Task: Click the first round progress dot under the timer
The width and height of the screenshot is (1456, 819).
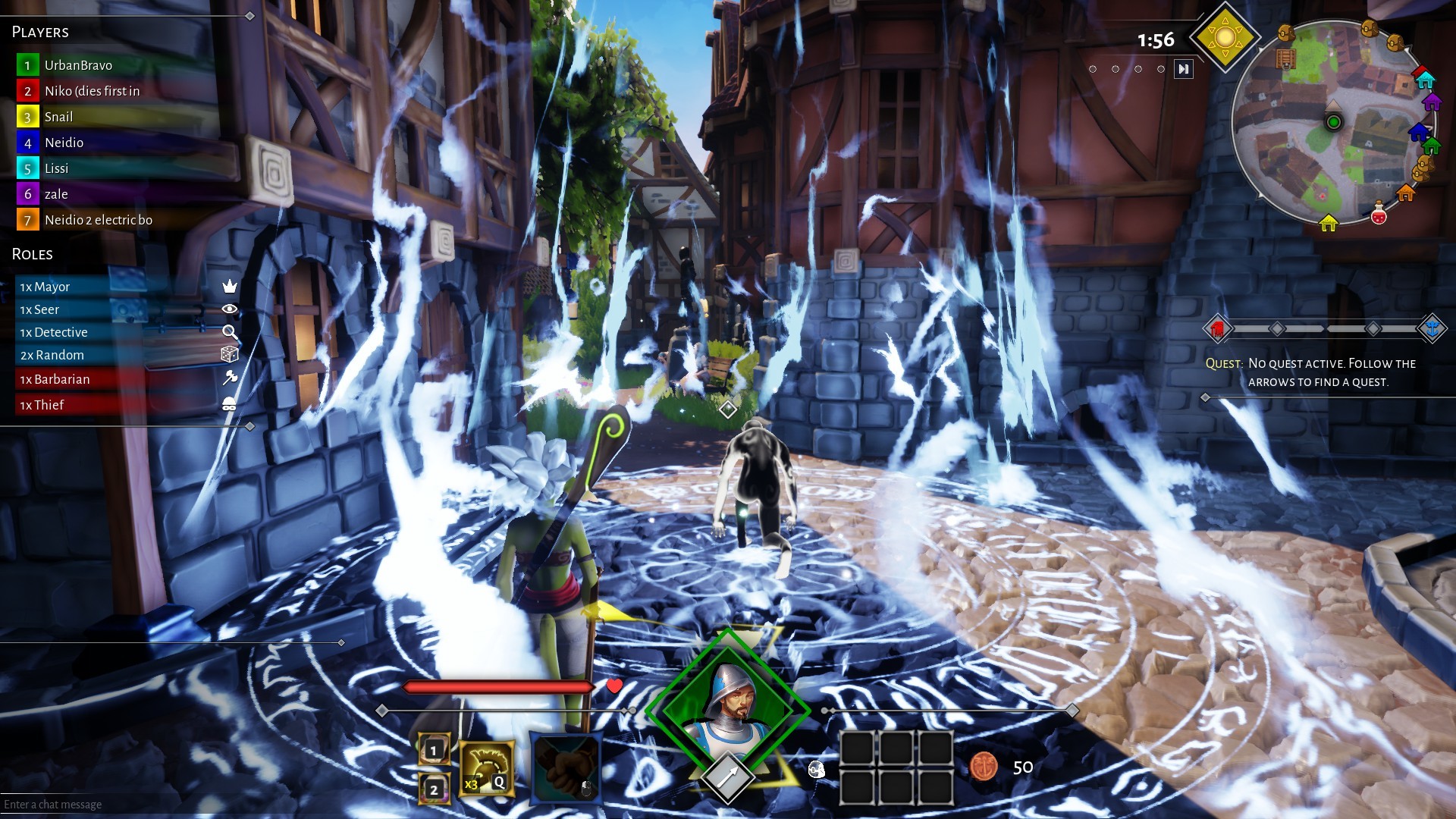Action: point(1094,69)
